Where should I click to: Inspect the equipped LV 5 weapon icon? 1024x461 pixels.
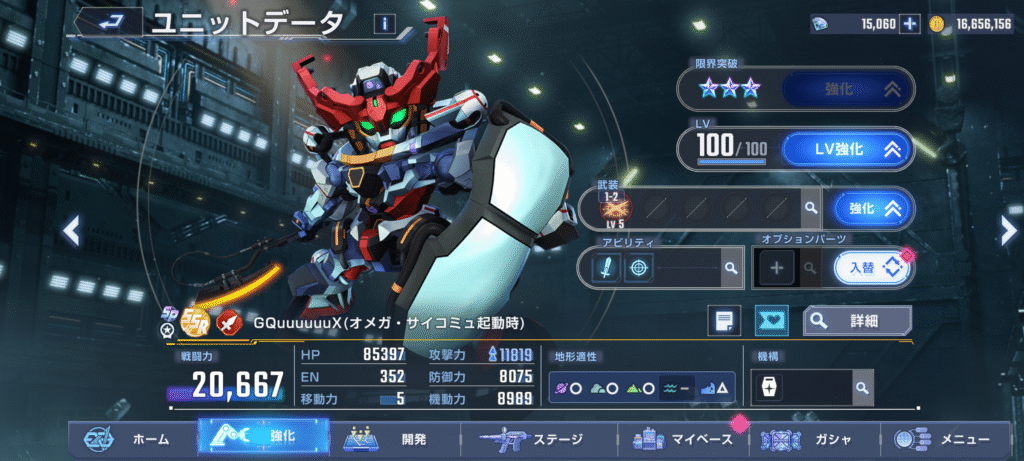[611, 209]
